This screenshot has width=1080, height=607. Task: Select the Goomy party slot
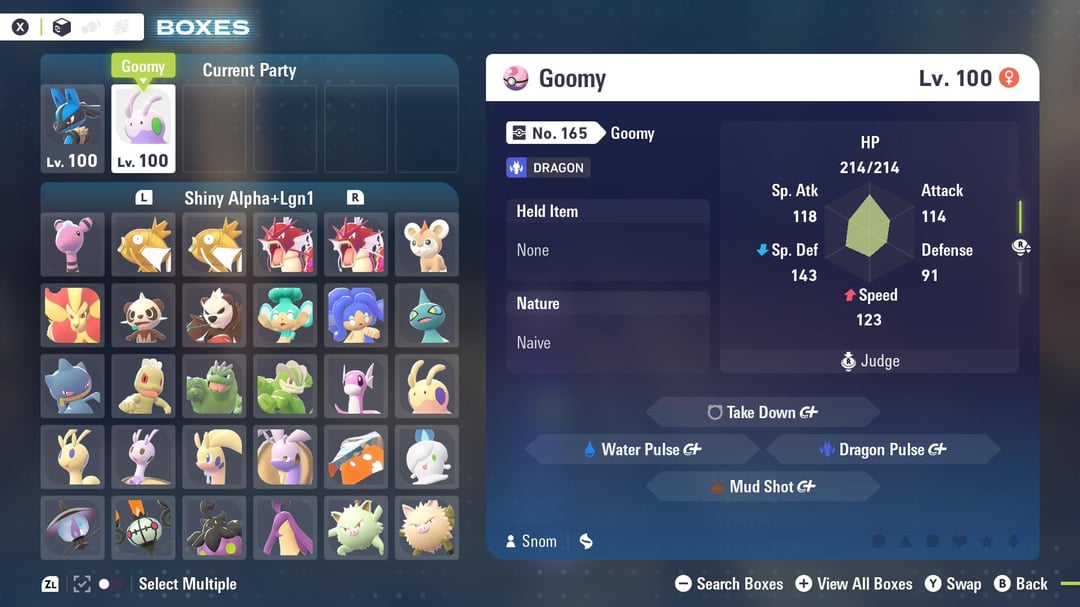[143, 128]
